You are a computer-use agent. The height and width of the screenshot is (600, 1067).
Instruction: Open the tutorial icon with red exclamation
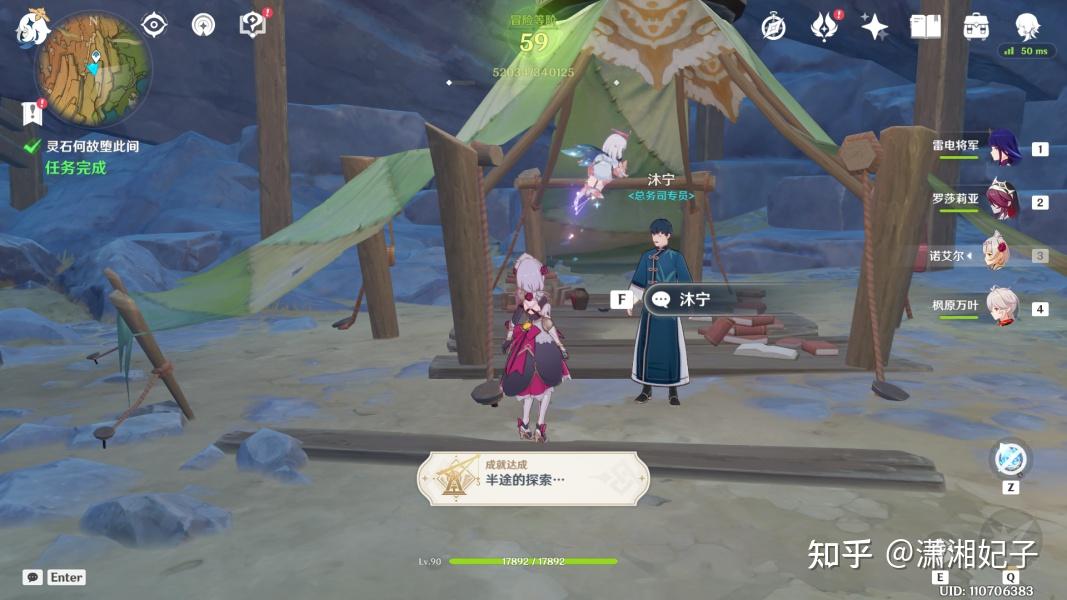click(253, 25)
